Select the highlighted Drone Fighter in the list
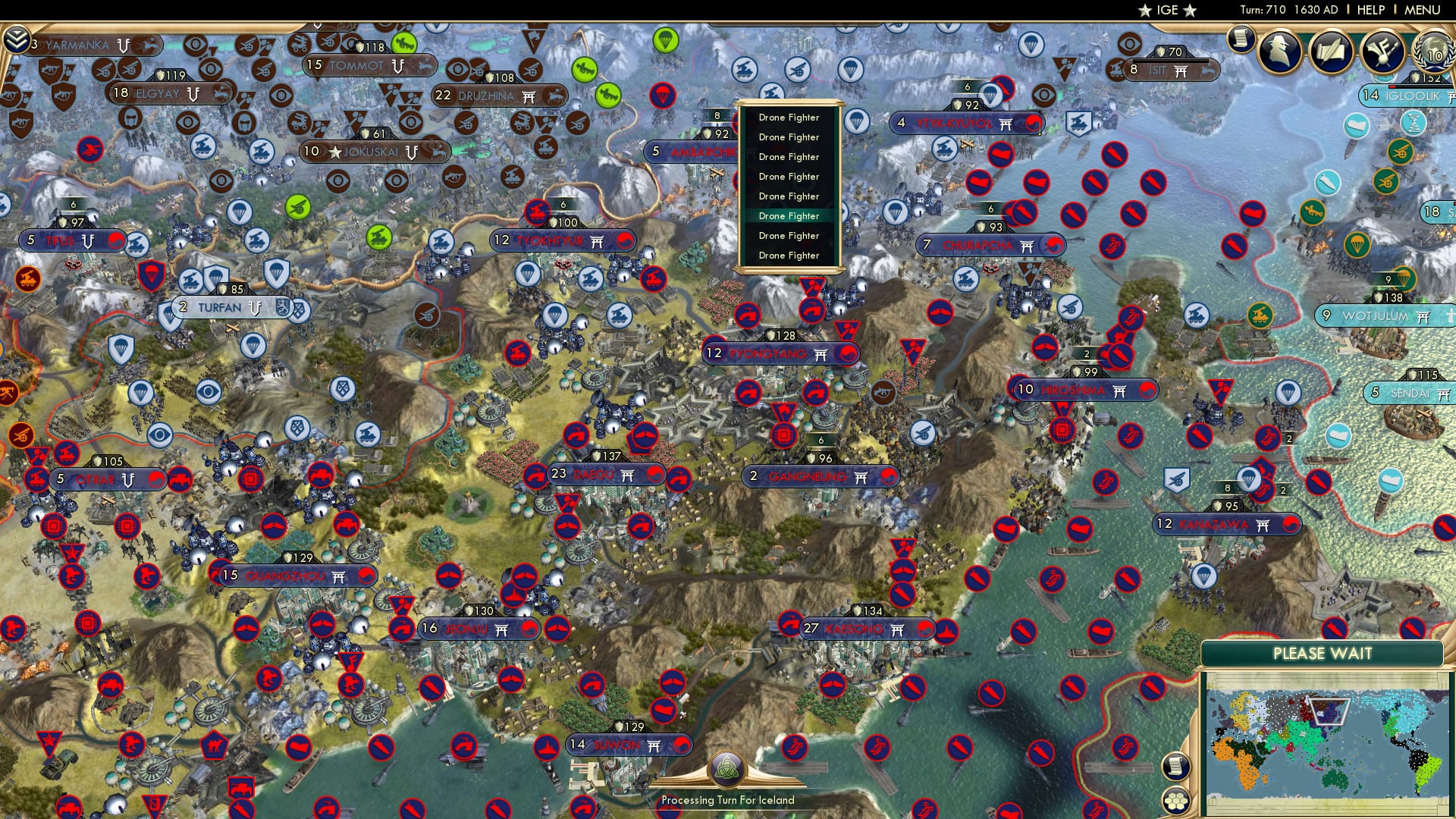Viewport: 1456px width, 819px height. click(789, 215)
